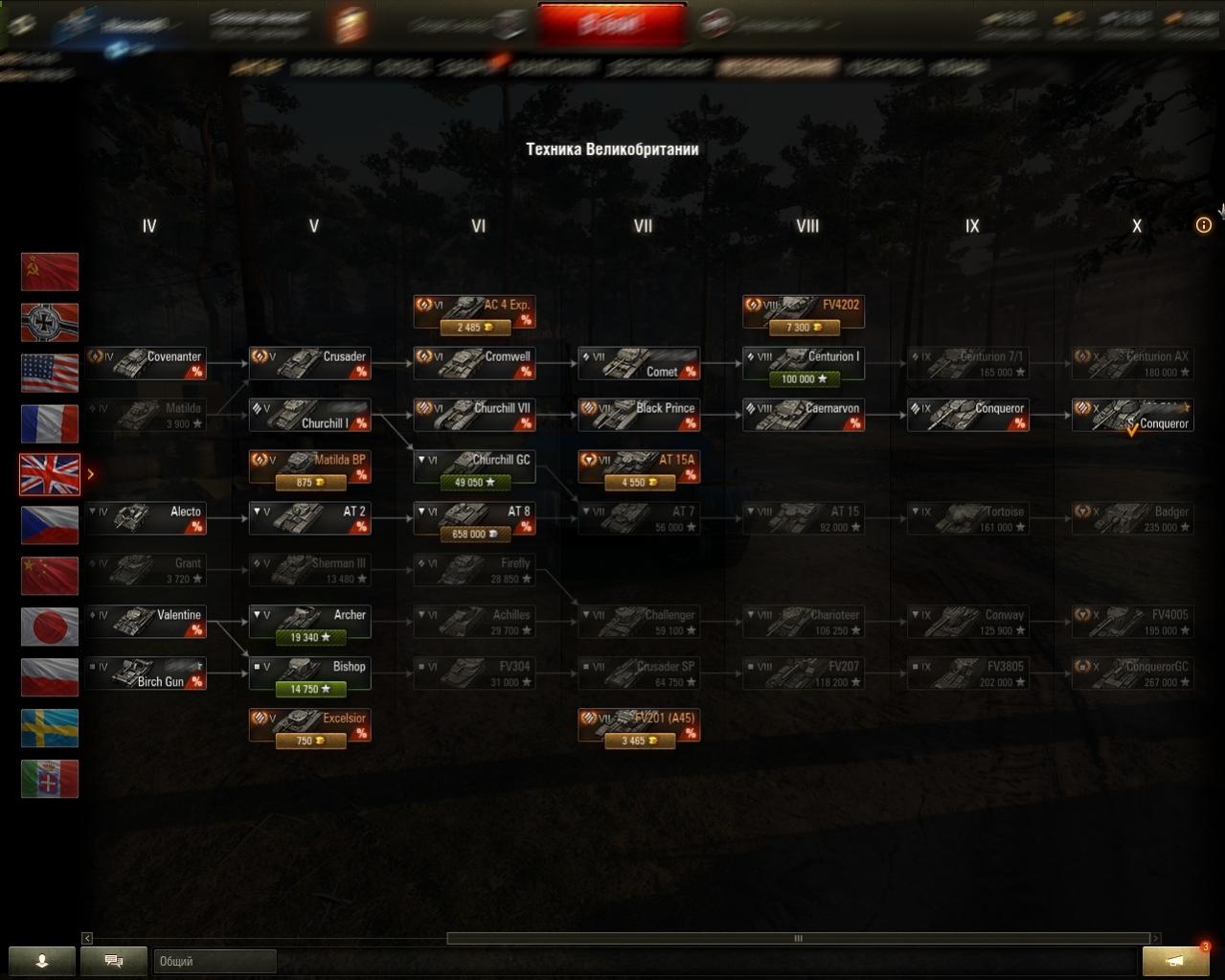View the Japanese tech tree flag
Viewport: 1225px width, 980px height.
tap(50, 627)
